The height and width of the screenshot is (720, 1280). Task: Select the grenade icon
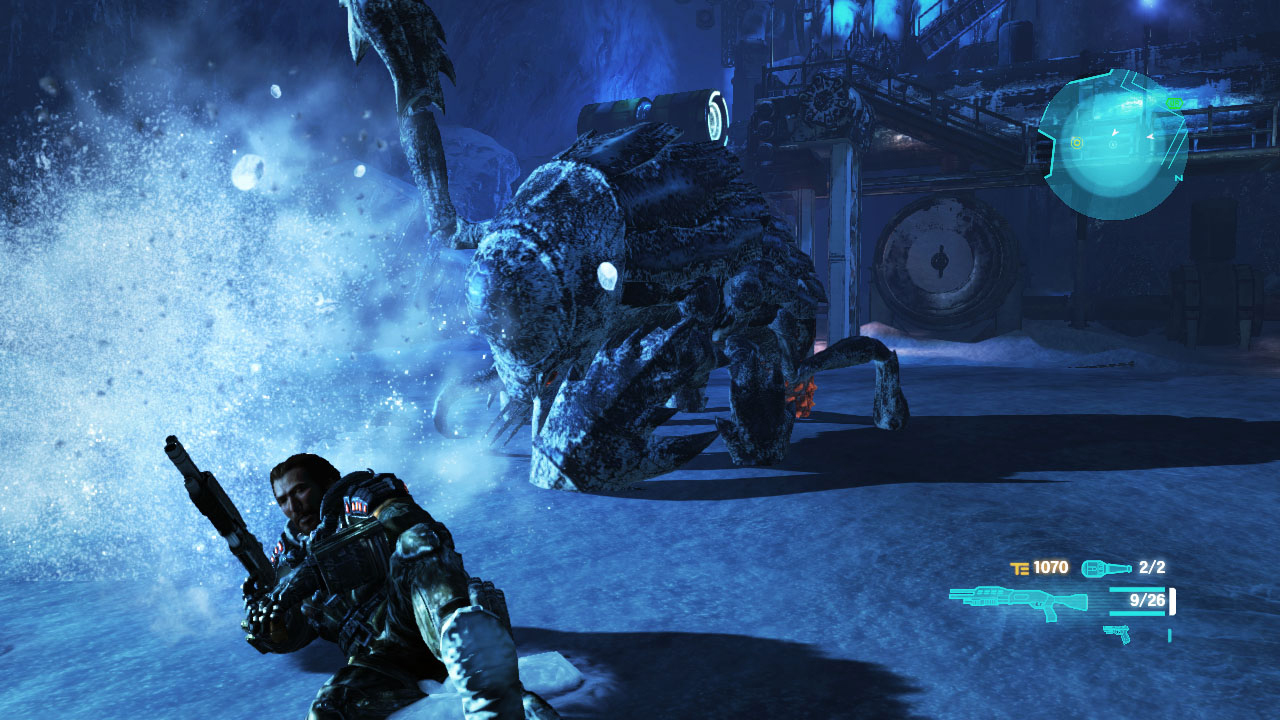(1106, 568)
